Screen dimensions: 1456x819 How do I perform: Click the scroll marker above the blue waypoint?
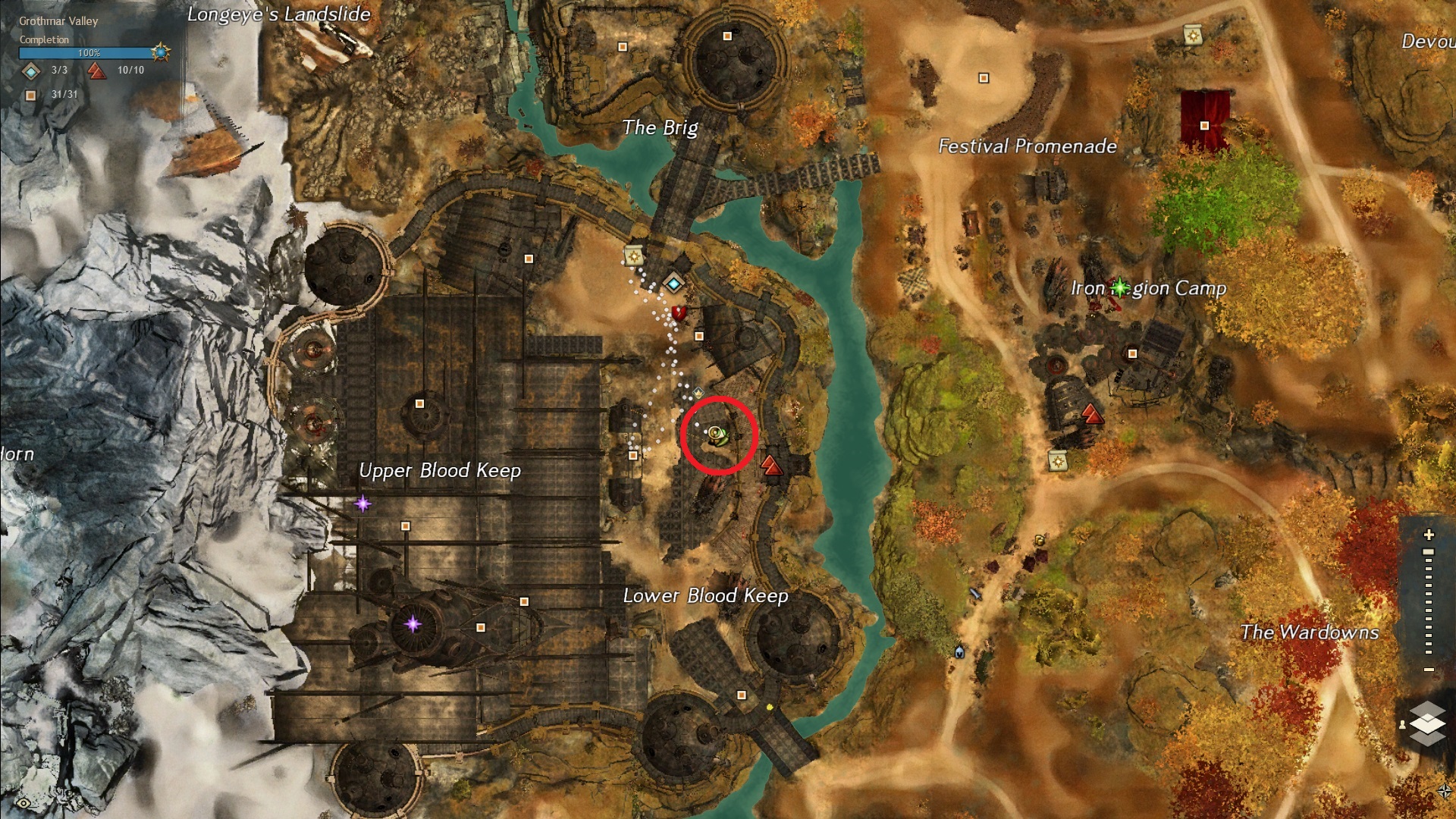pyautogui.click(x=634, y=256)
